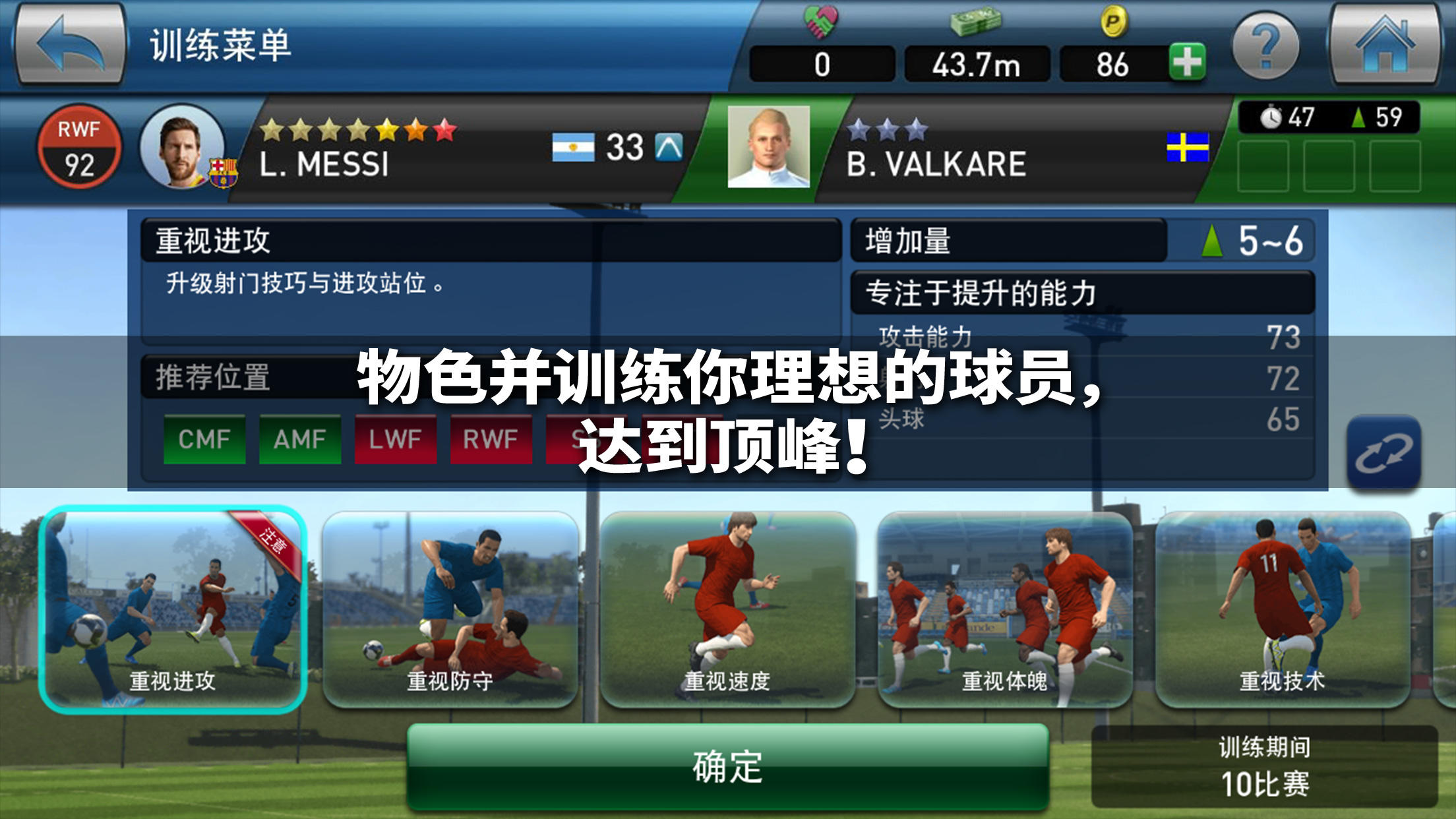Toggle the CMF position tag

point(205,437)
